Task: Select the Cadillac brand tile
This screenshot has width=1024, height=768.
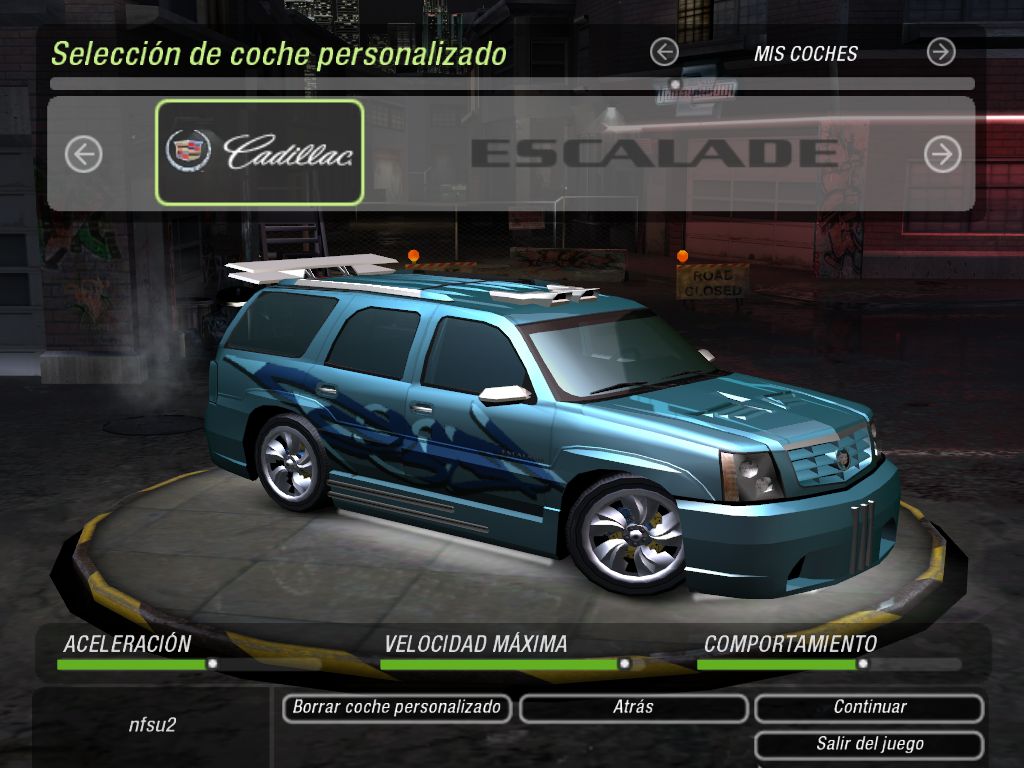Action: (259, 152)
